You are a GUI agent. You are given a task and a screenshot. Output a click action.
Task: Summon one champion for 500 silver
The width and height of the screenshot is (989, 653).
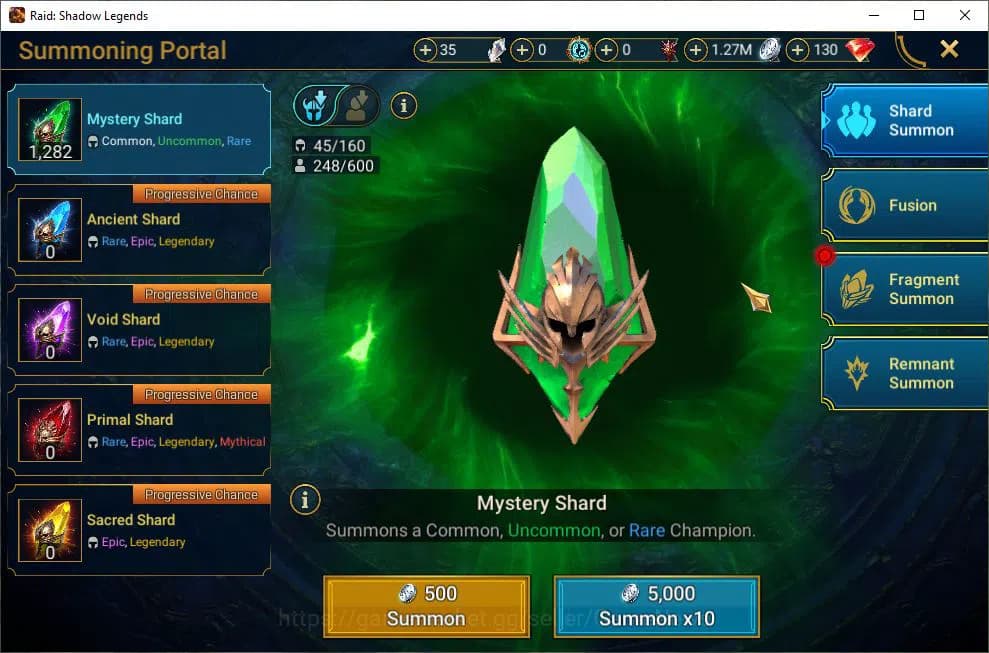pyautogui.click(x=427, y=606)
